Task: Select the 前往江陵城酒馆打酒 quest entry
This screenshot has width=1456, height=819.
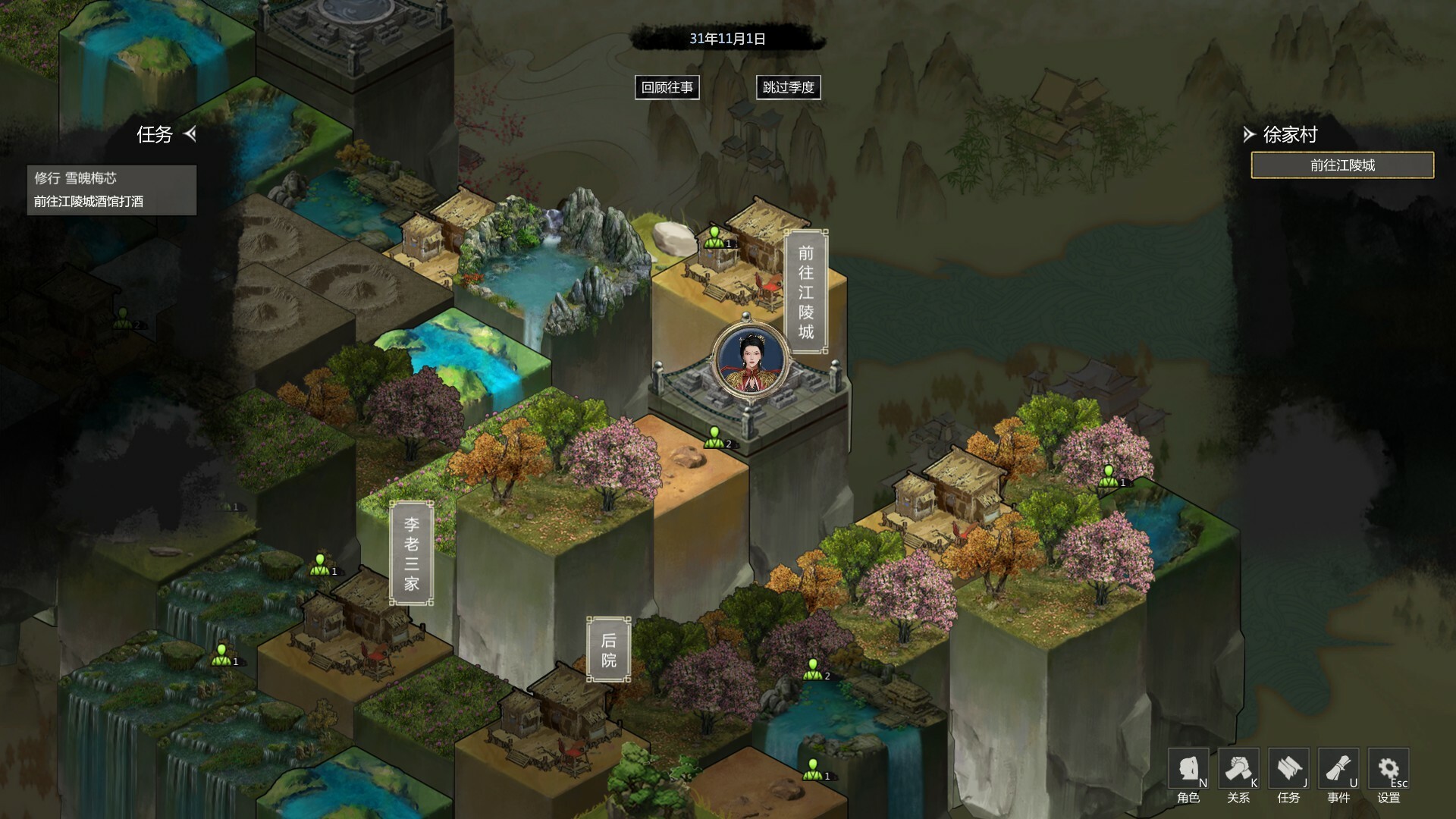Action: (x=89, y=202)
